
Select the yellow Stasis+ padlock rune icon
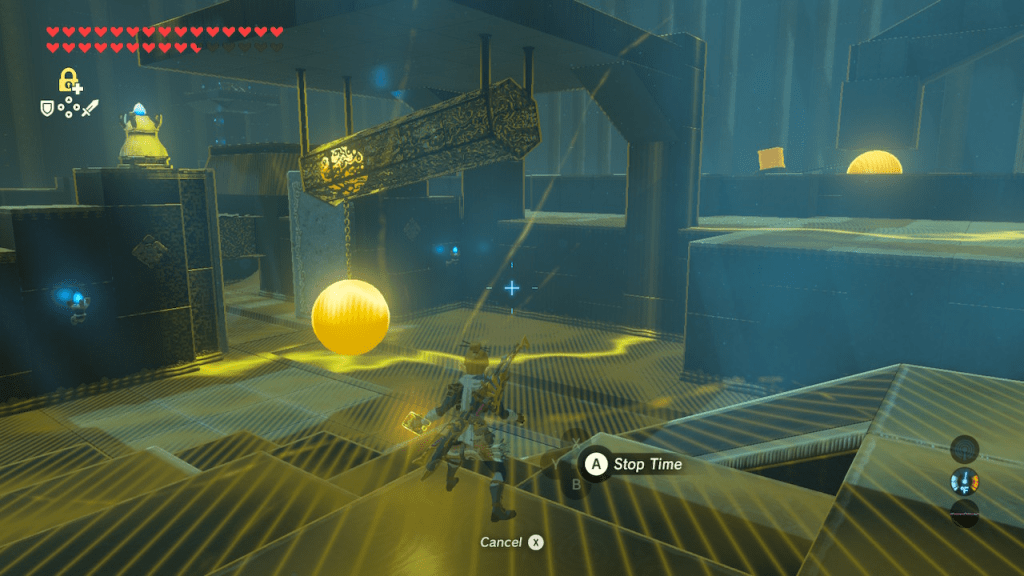pos(68,81)
